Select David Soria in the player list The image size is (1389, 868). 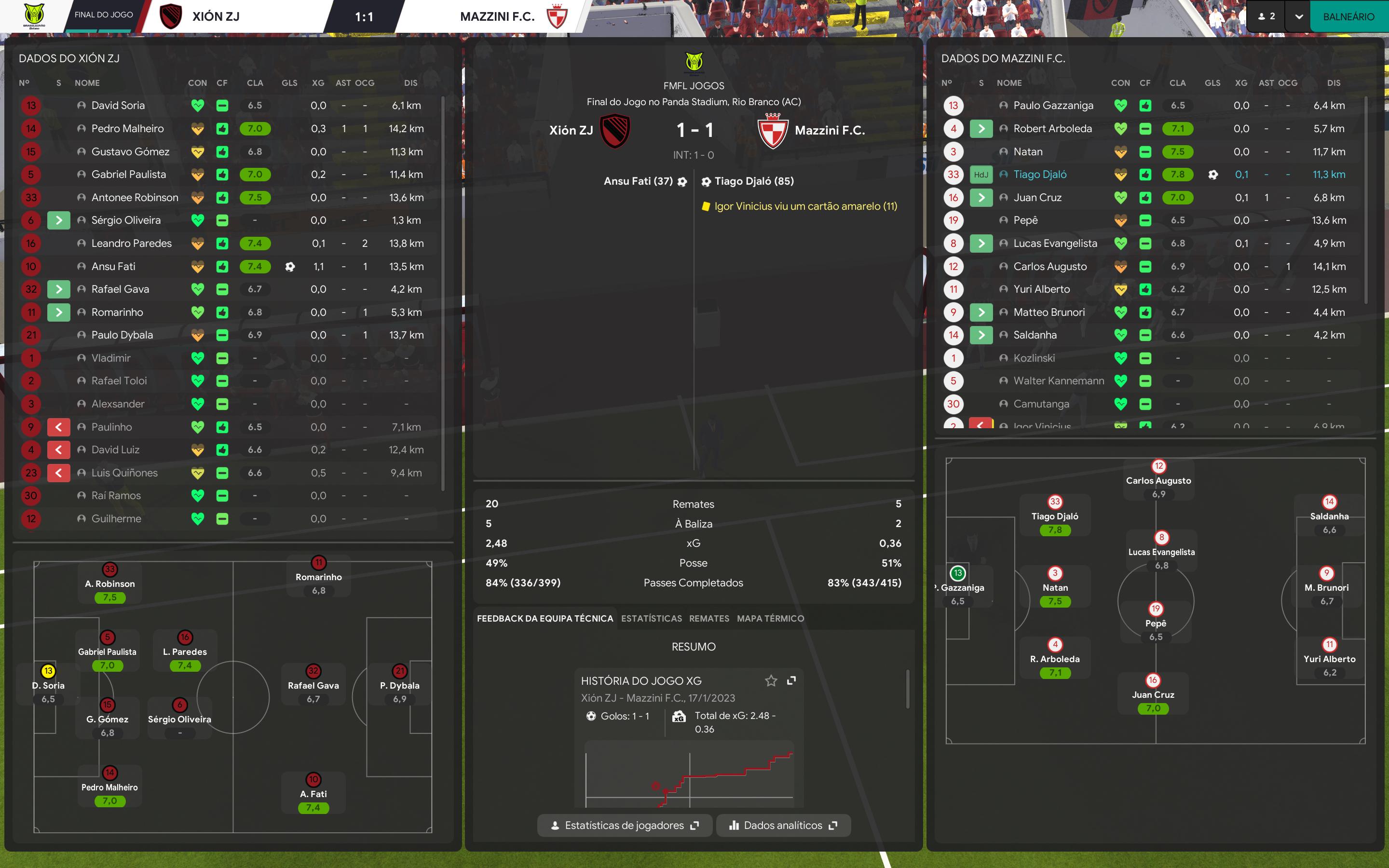[118, 106]
